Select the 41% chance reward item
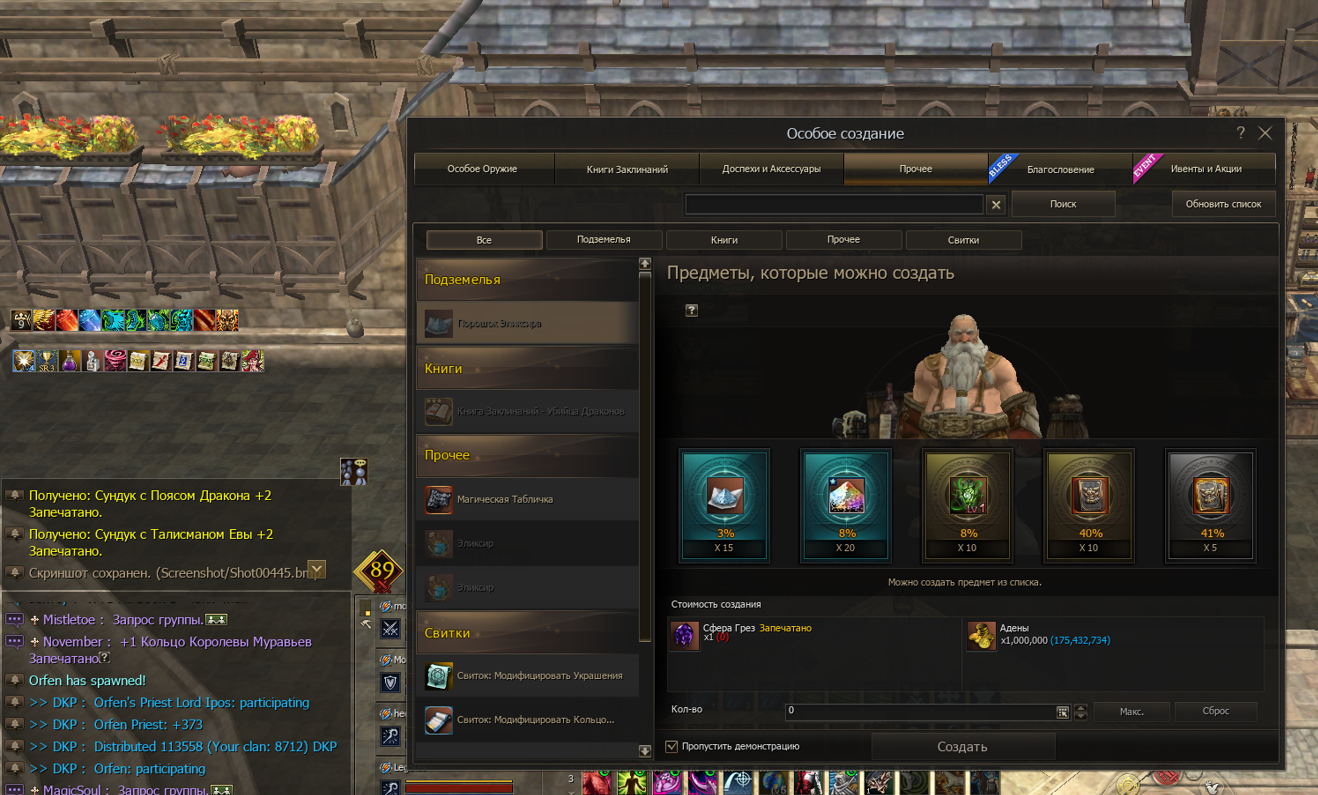 (x=1211, y=504)
